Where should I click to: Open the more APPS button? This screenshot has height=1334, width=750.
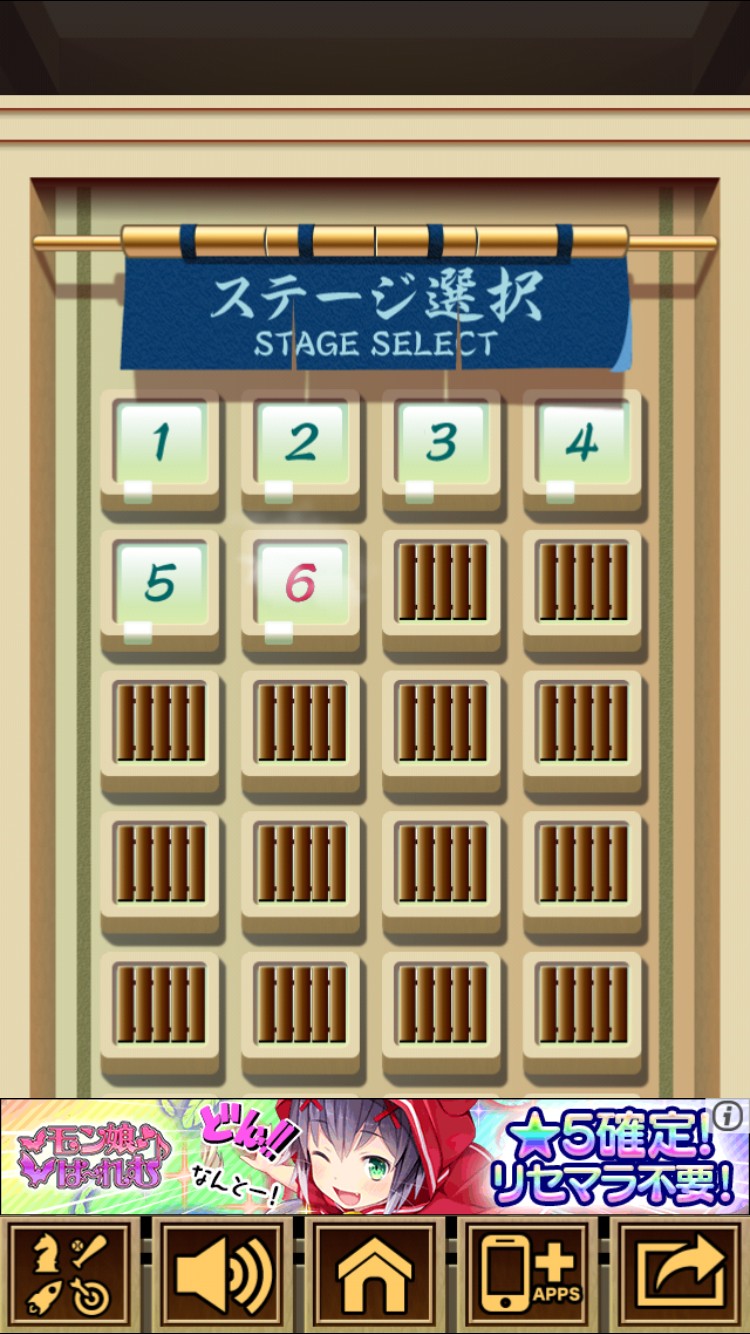[x=527, y=1275]
